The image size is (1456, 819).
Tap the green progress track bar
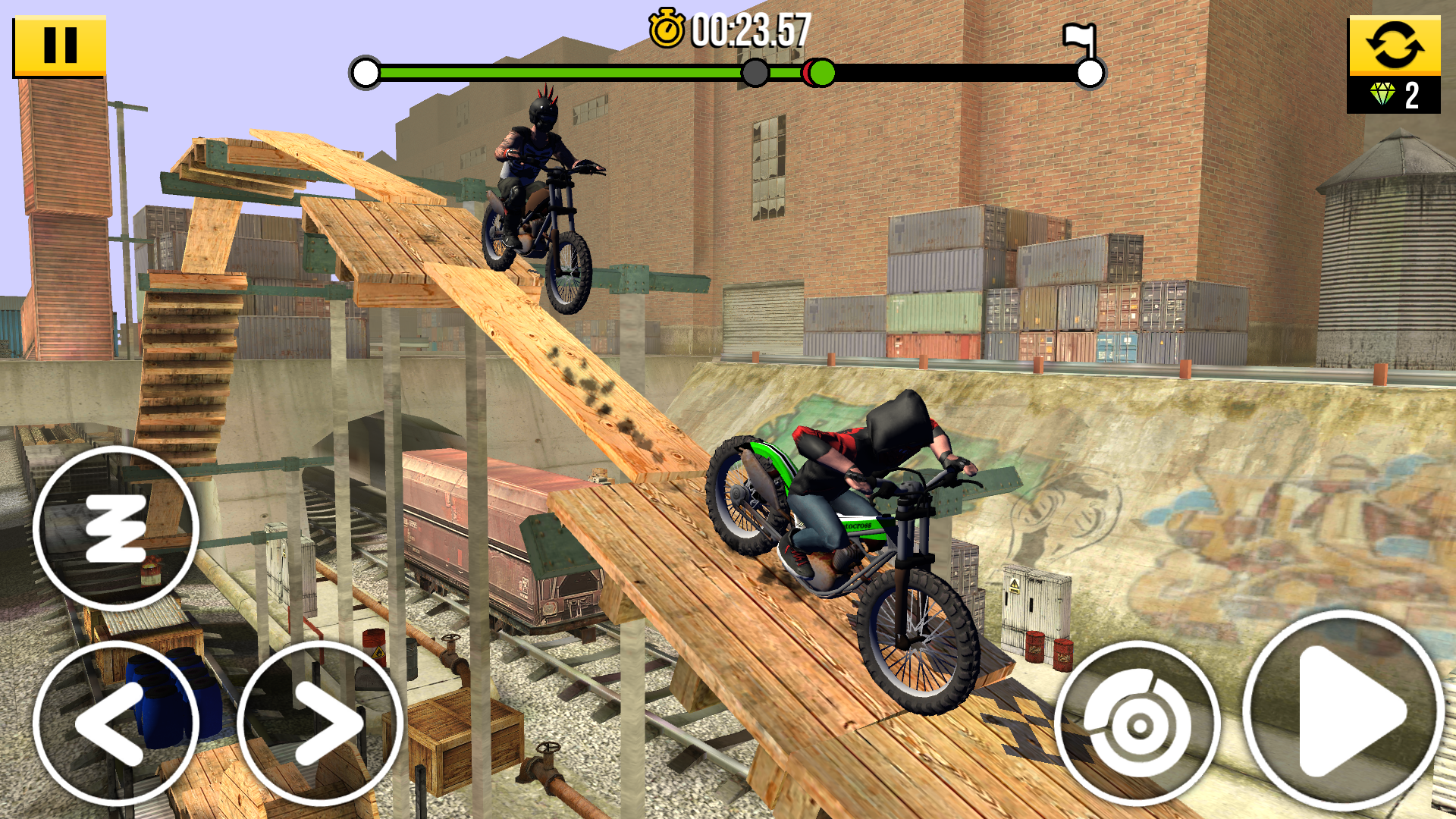pyautogui.click(x=569, y=72)
